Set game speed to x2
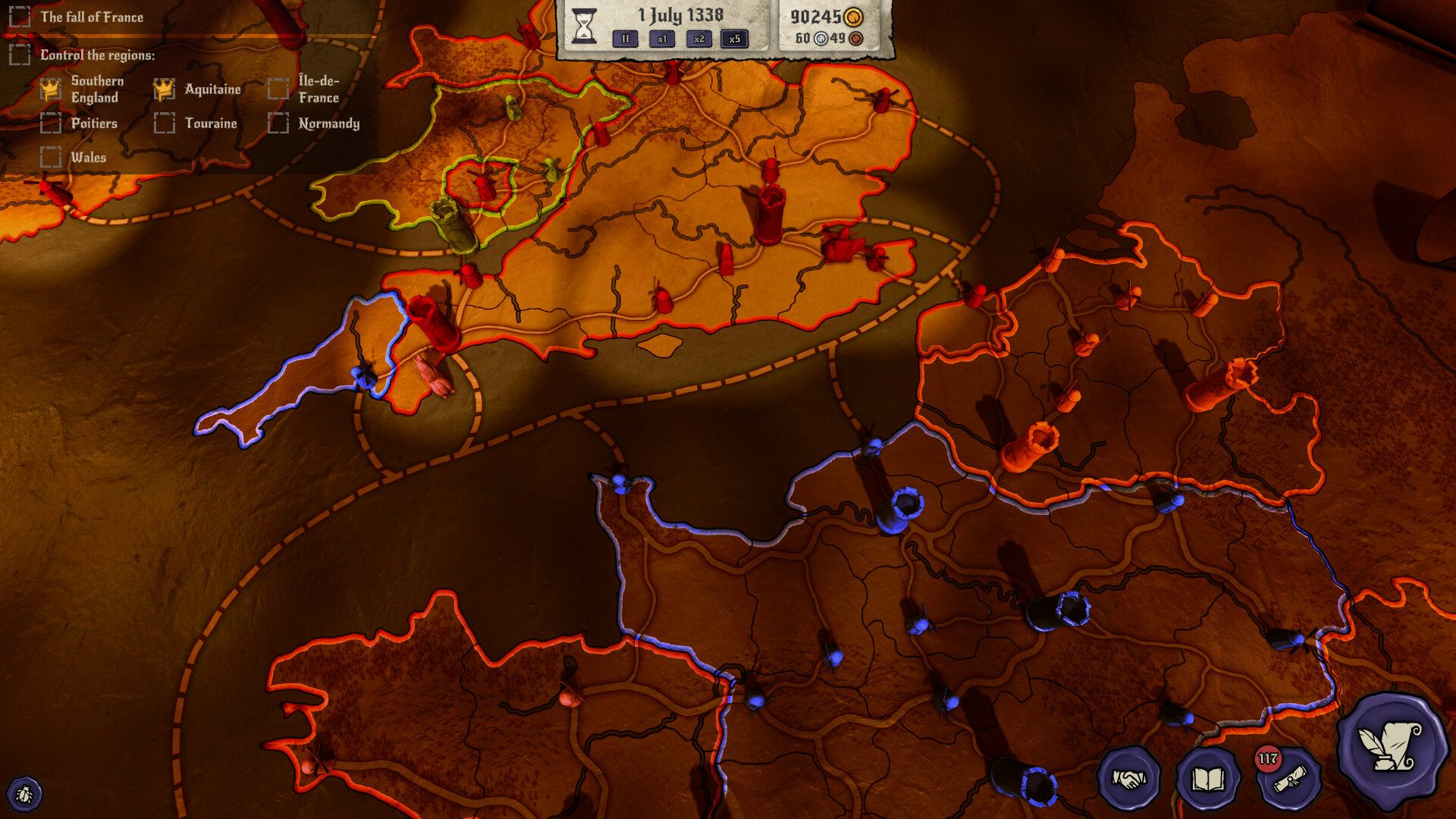The height and width of the screenshot is (819, 1456). pyautogui.click(x=698, y=38)
